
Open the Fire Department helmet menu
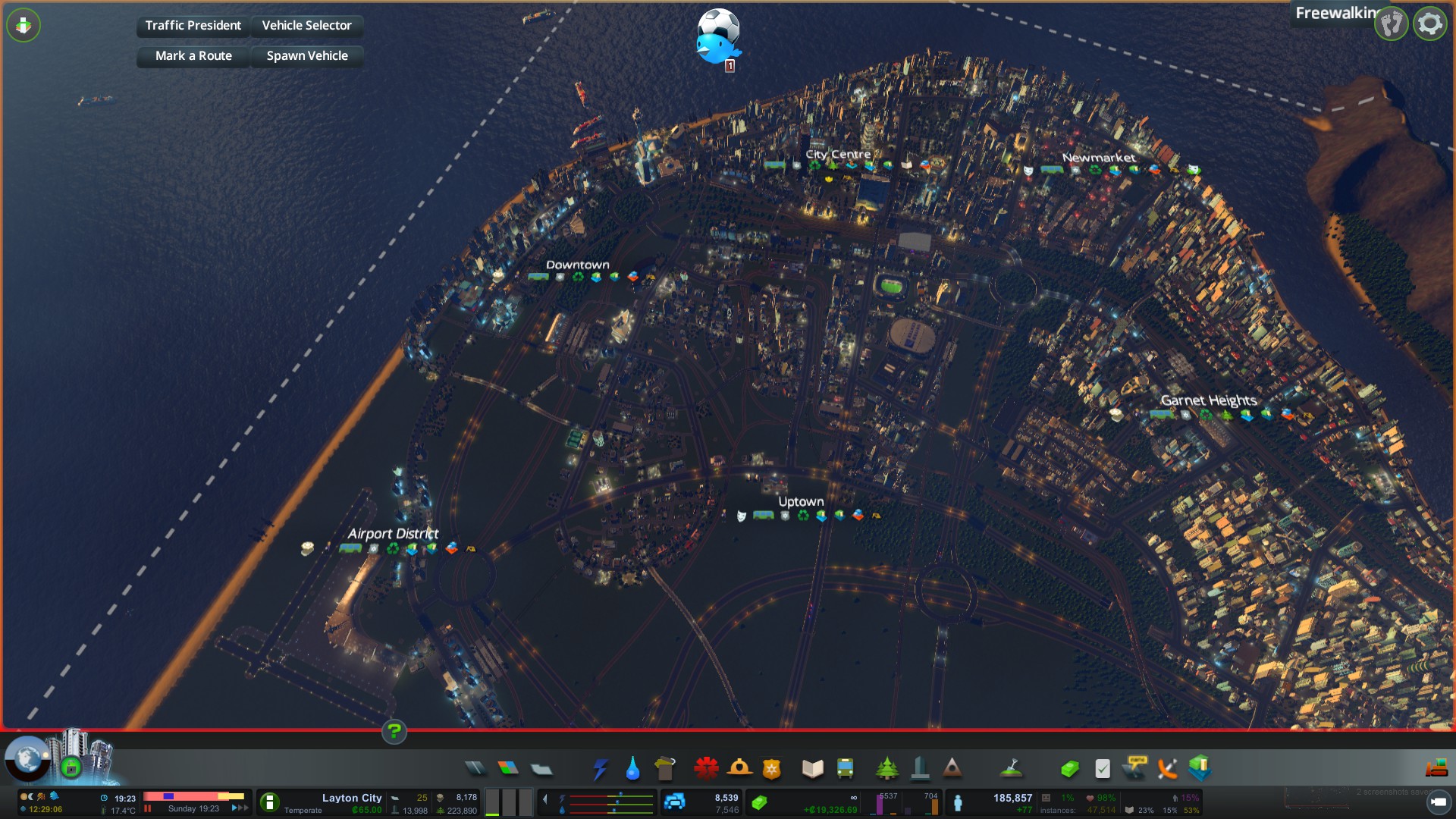coord(739,769)
